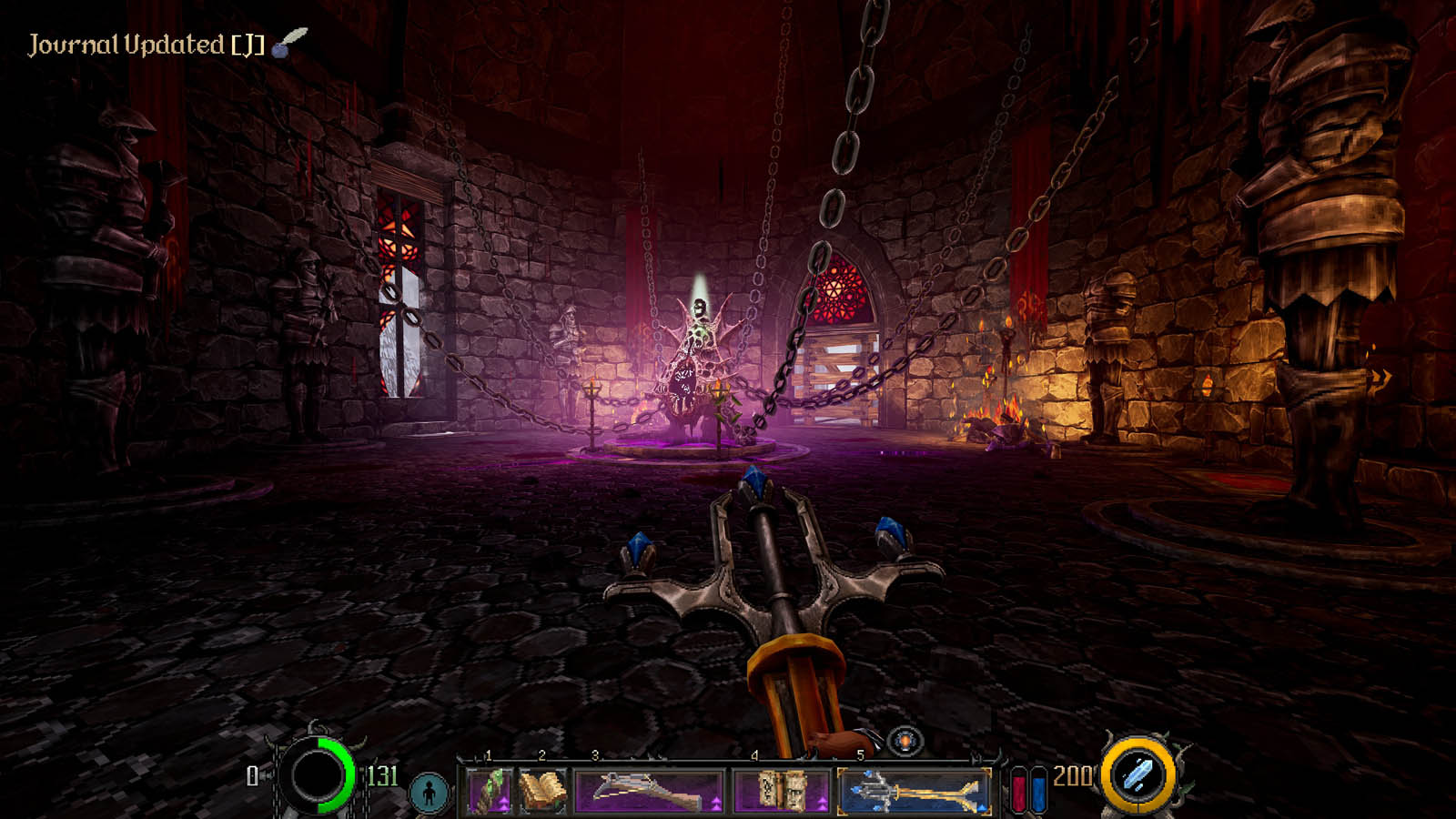Click the teal character silhouette icon

pos(429,792)
